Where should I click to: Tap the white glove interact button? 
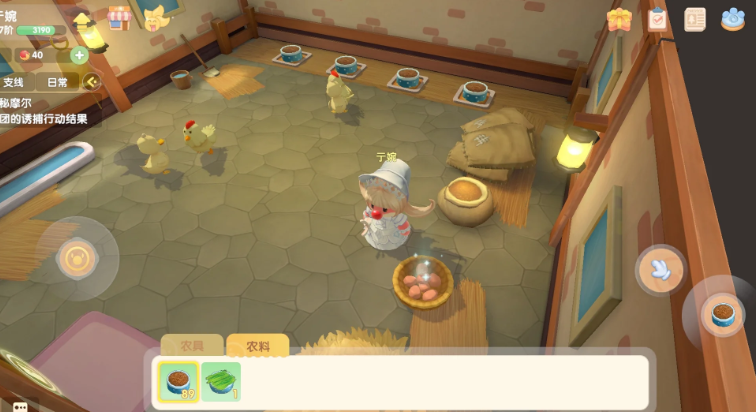660,268
